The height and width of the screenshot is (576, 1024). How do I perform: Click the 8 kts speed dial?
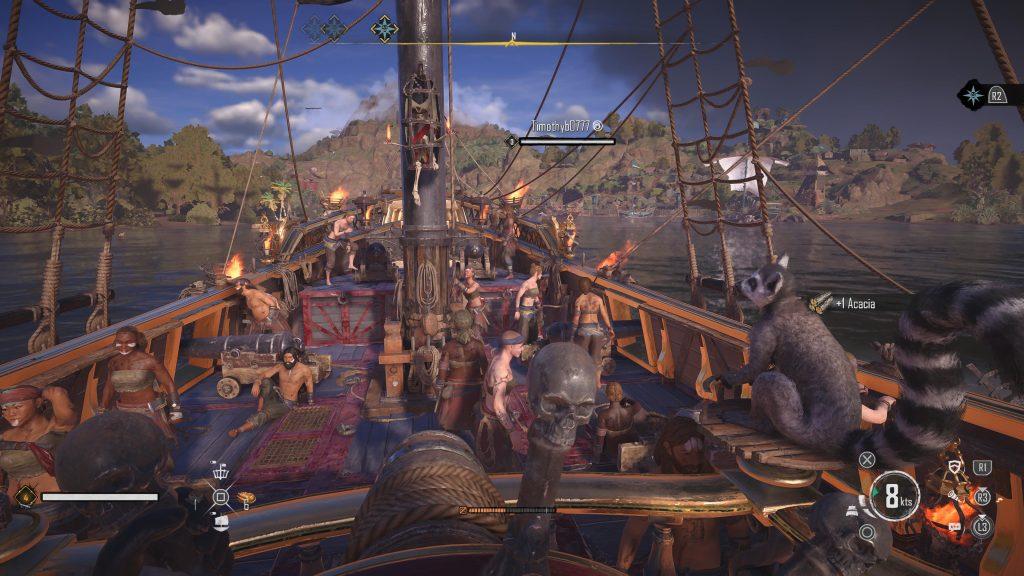tap(893, 495)
